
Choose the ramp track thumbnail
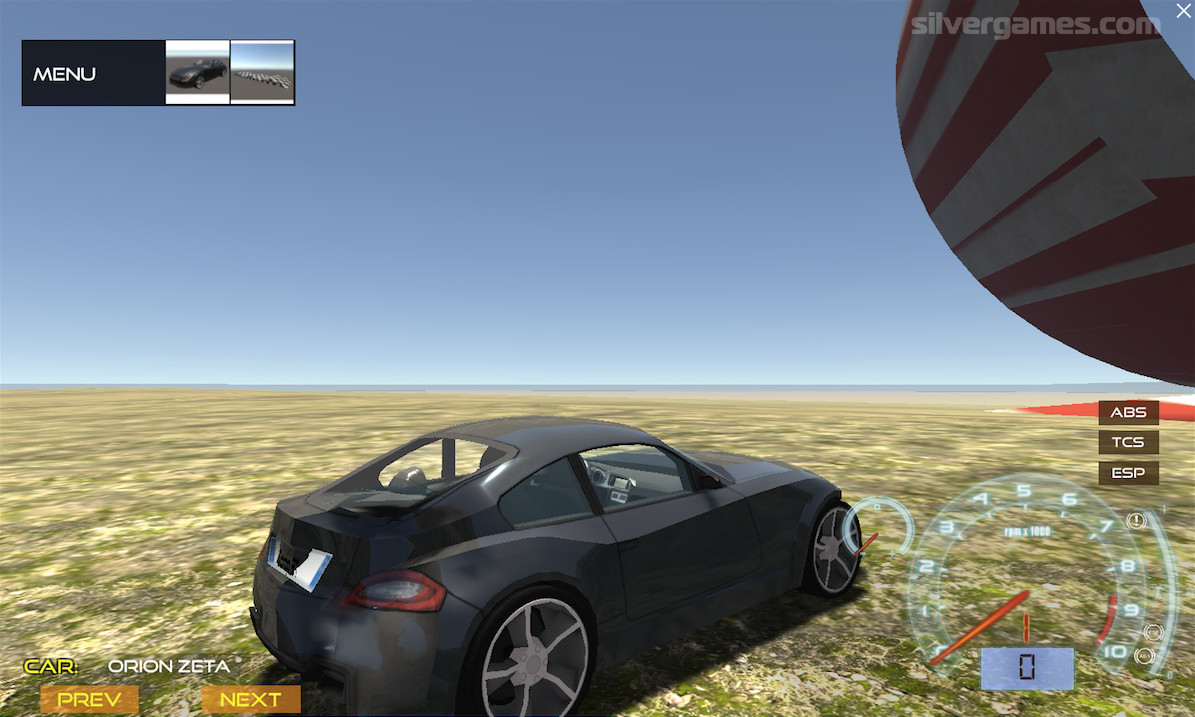(262, 72)
